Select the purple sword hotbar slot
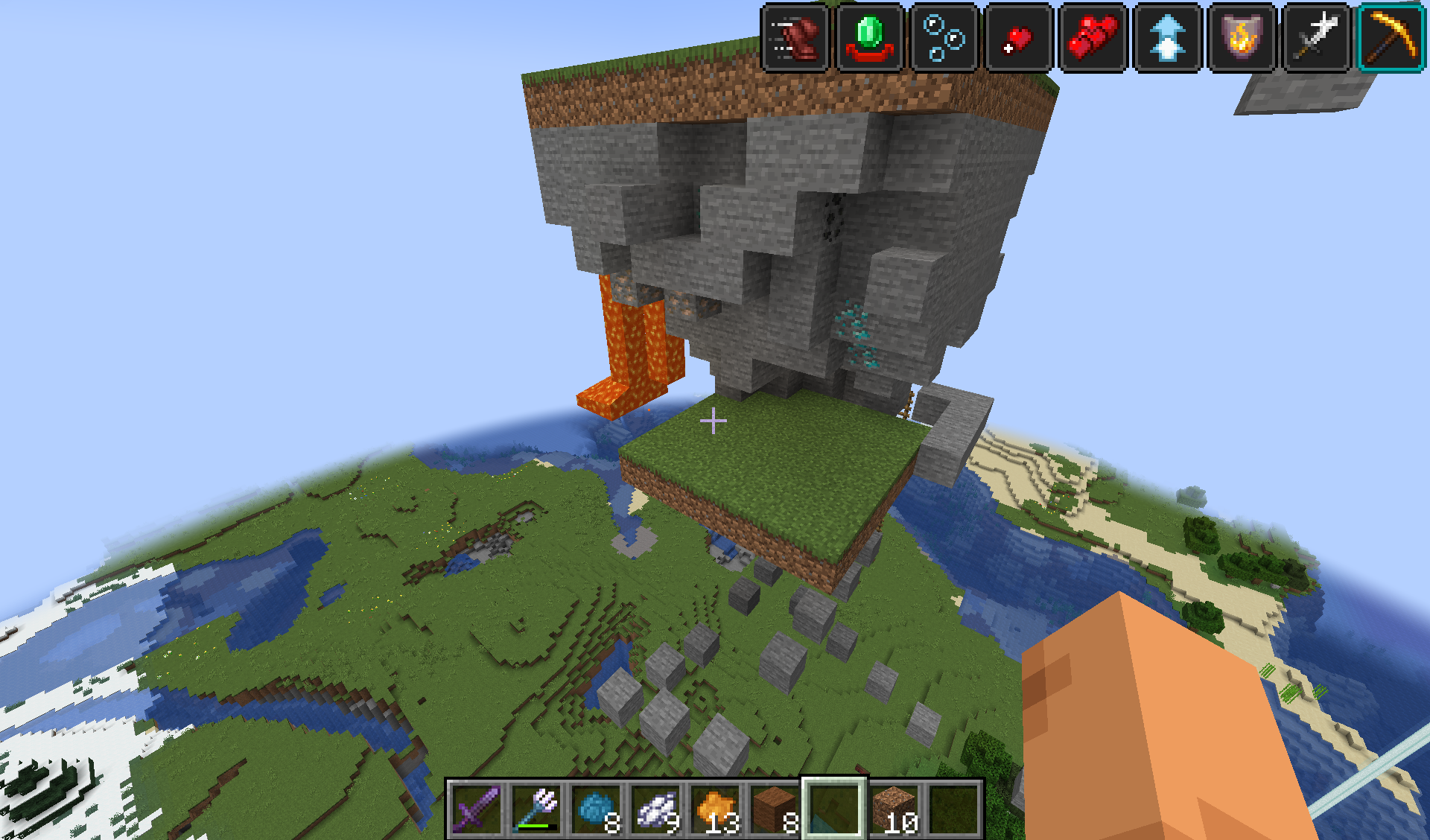The width and height of the screenshot is (1430, 840). 477,809
